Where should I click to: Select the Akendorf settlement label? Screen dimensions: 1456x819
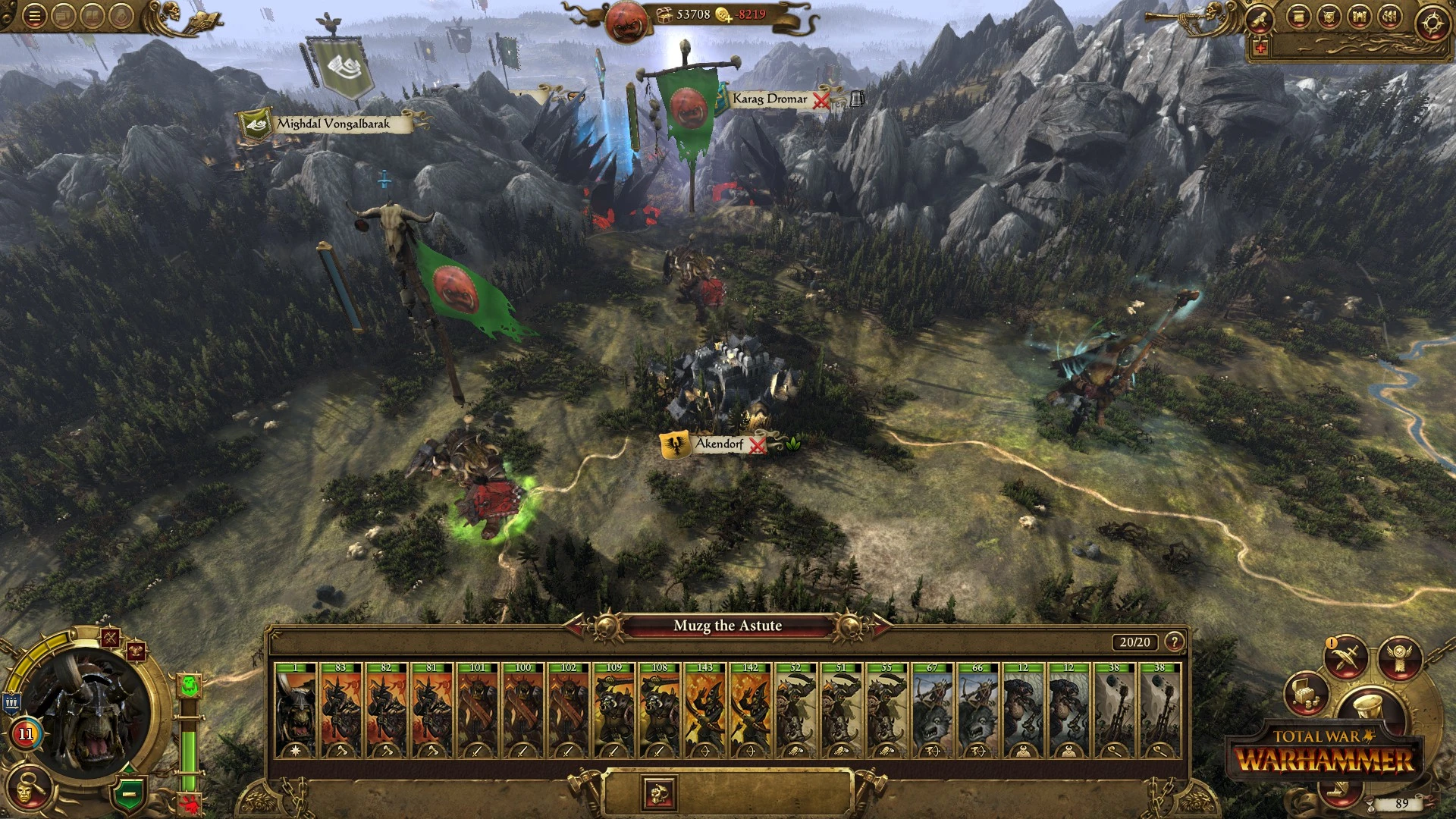coord(719,444)
